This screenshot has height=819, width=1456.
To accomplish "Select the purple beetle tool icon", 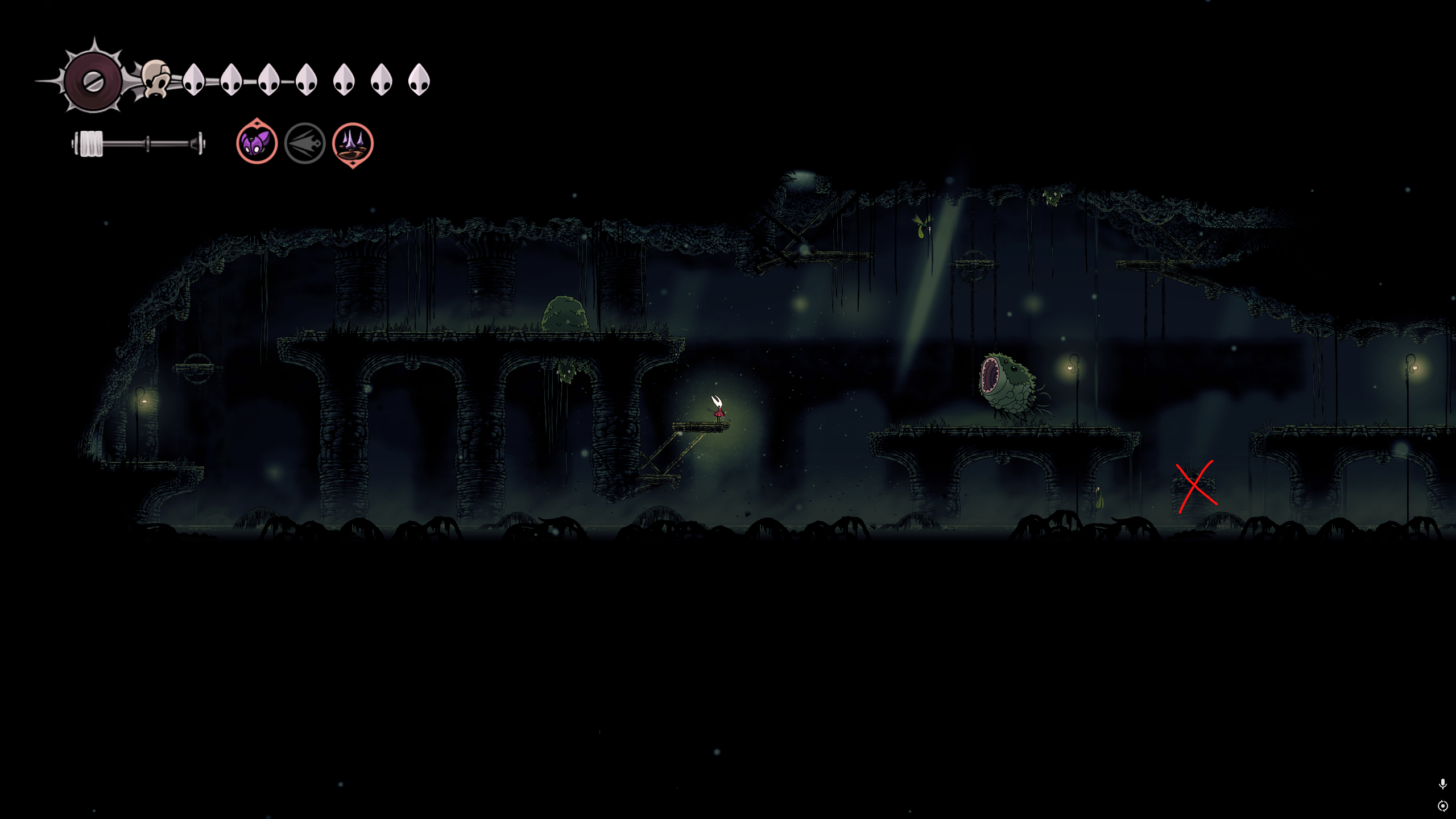I will [x=257, y=143].
